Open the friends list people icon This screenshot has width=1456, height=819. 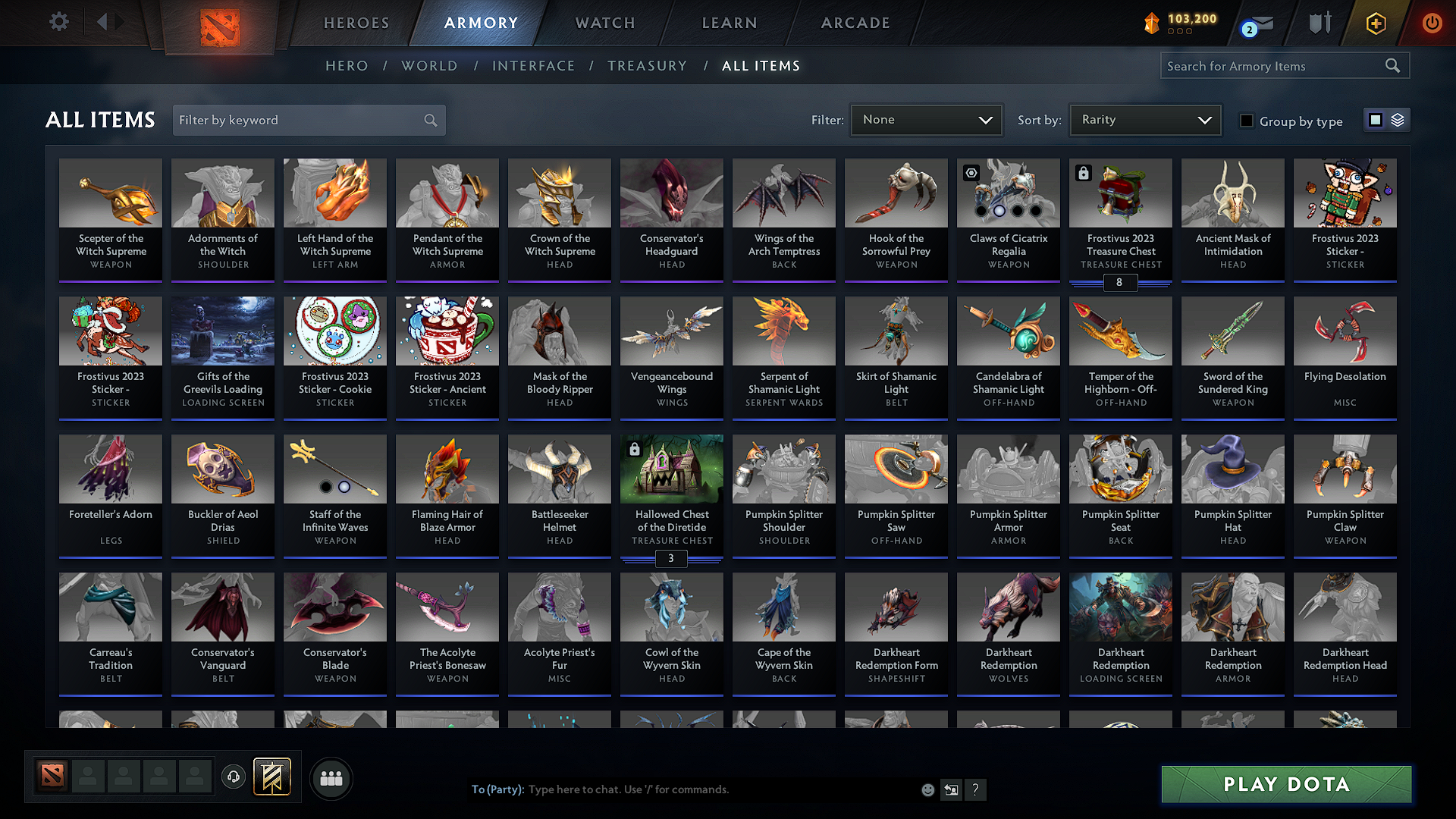(x=331, y=777)
